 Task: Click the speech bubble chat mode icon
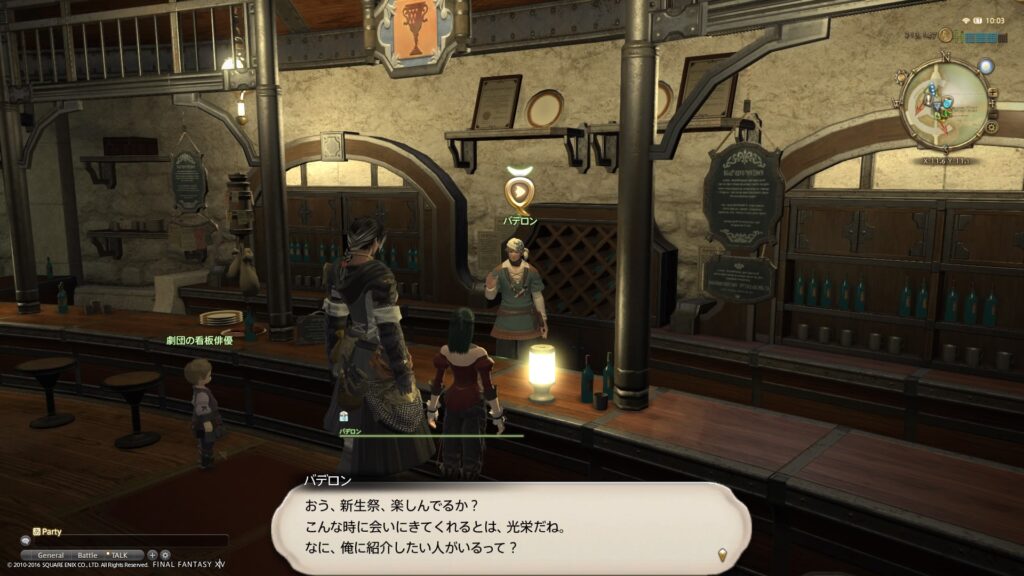(x=26, y=541)
